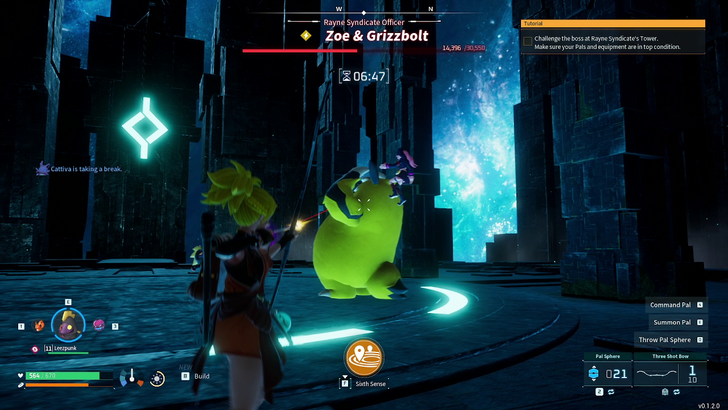Image resolution: width=728 pixels, height=410 pixels.
Task: Tick the boss challenge objective checkbox
Action: 528,41
